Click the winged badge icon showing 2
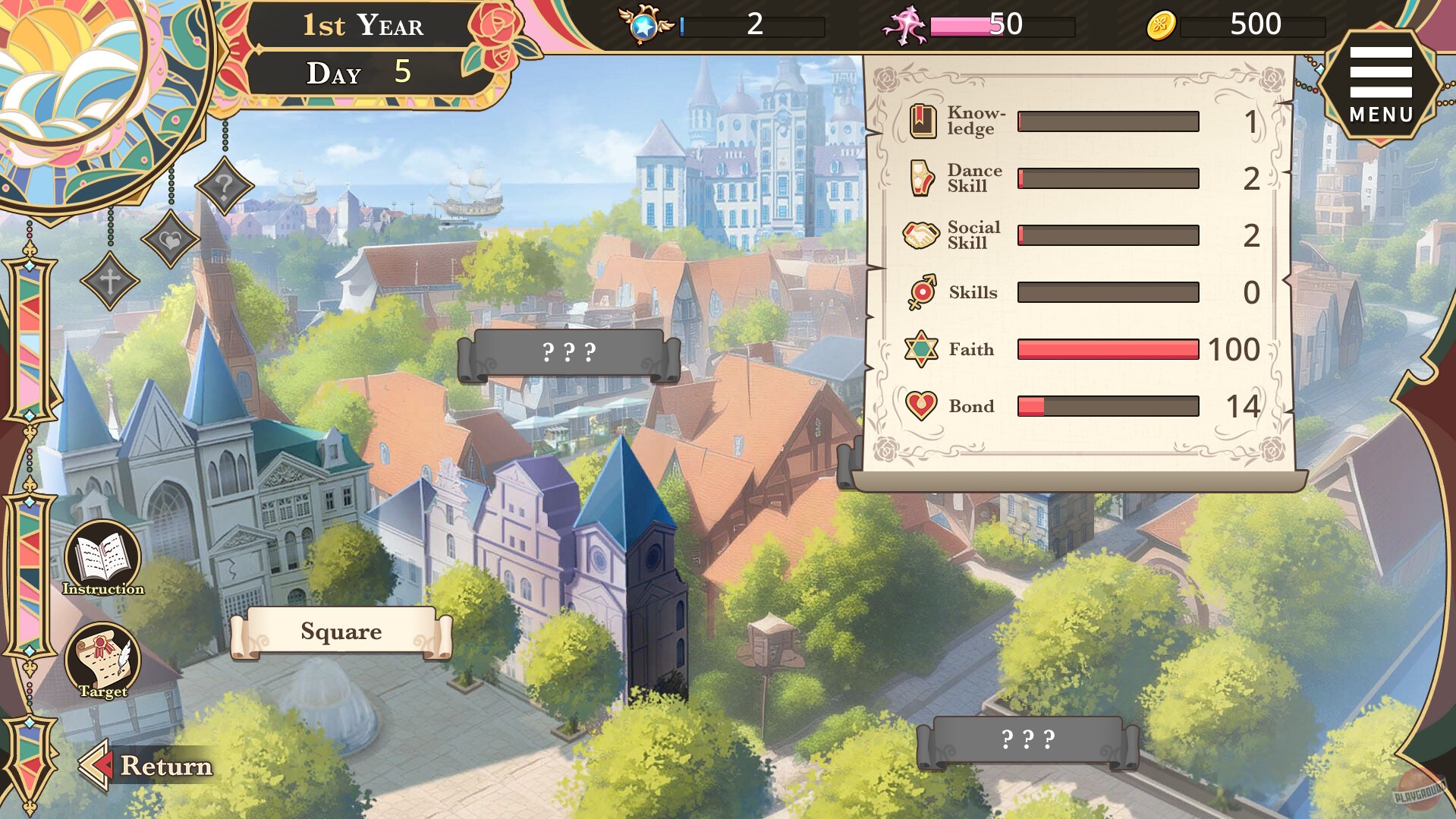Viewport: 1456px width, 819px height. [646, 25]
